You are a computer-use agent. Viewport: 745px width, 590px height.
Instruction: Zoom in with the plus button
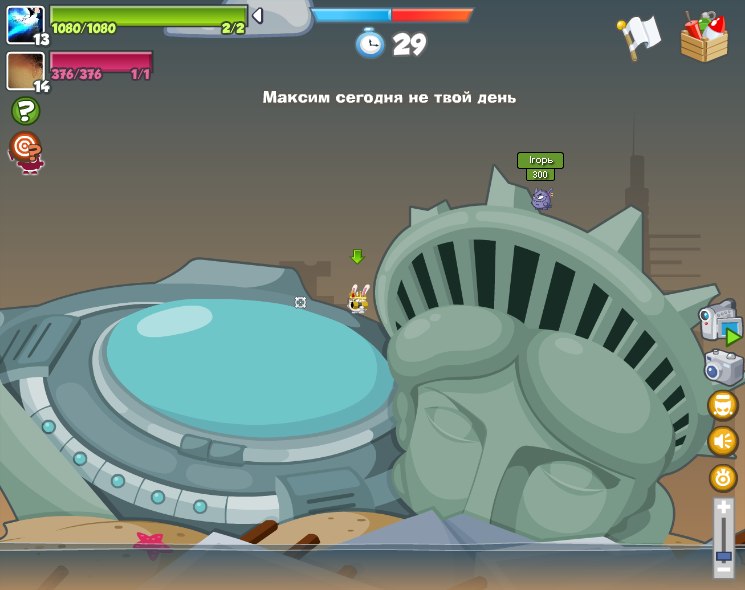724,508
